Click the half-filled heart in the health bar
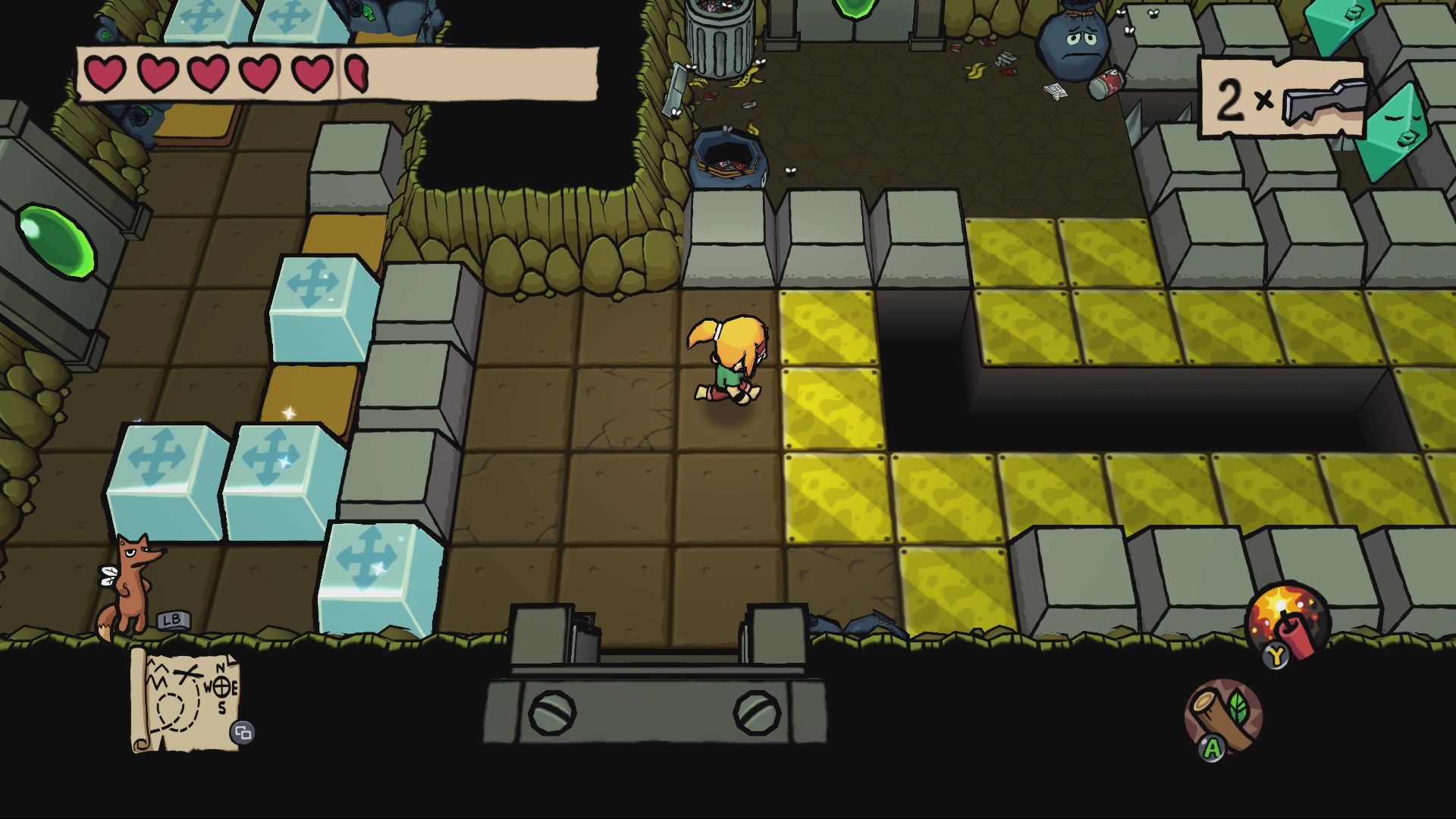 355,73
